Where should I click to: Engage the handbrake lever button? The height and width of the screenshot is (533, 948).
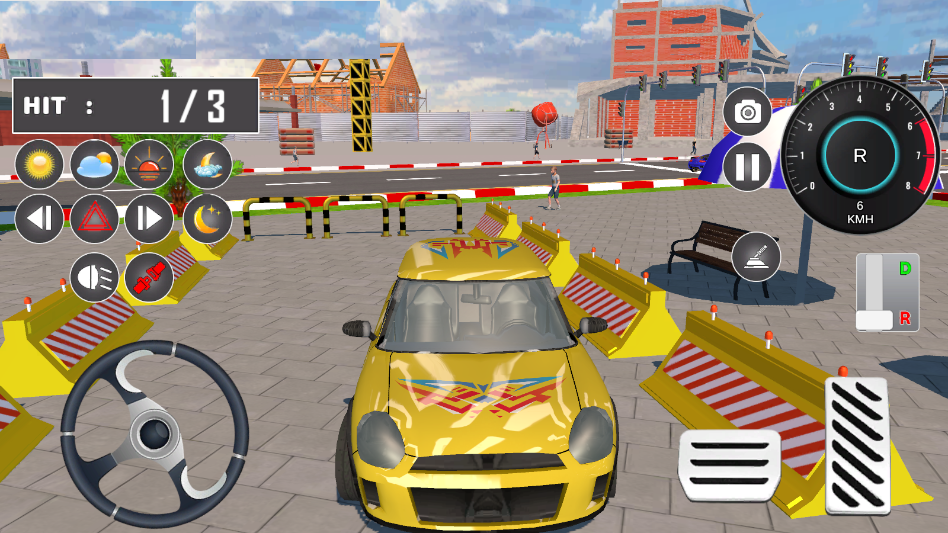(756, 256)
